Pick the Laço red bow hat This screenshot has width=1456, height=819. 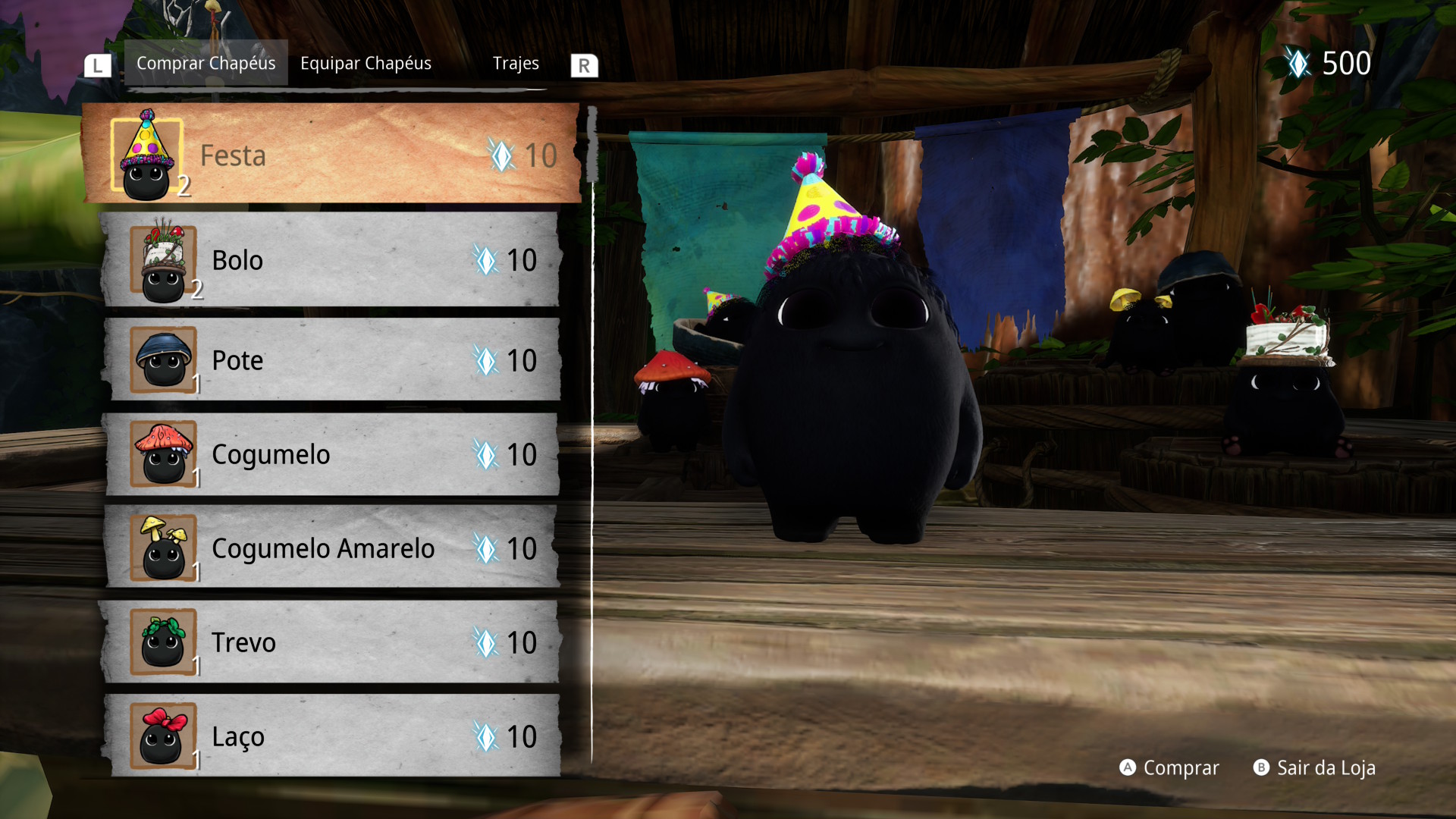[331, 736]
